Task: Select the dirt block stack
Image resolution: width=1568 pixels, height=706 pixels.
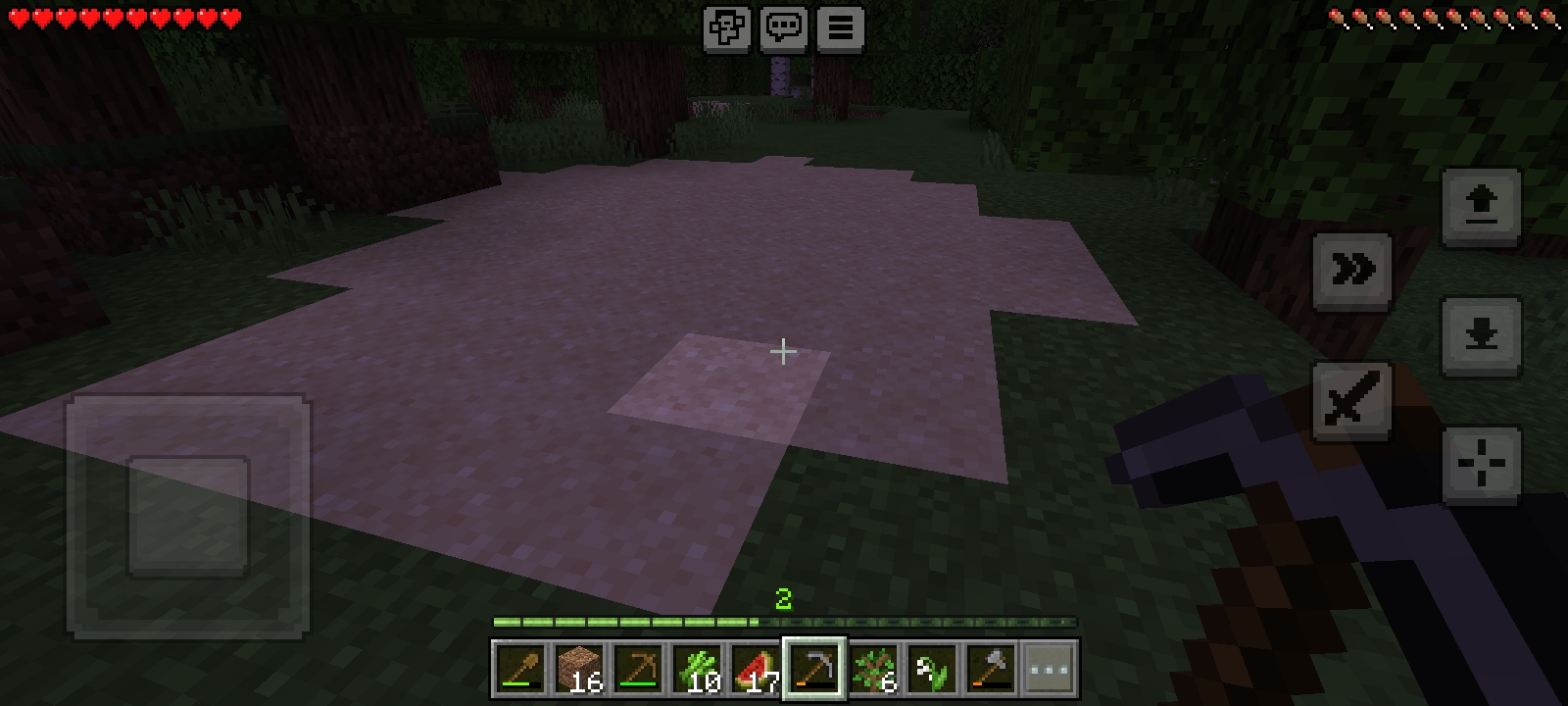Action: [x=579, y=670]
